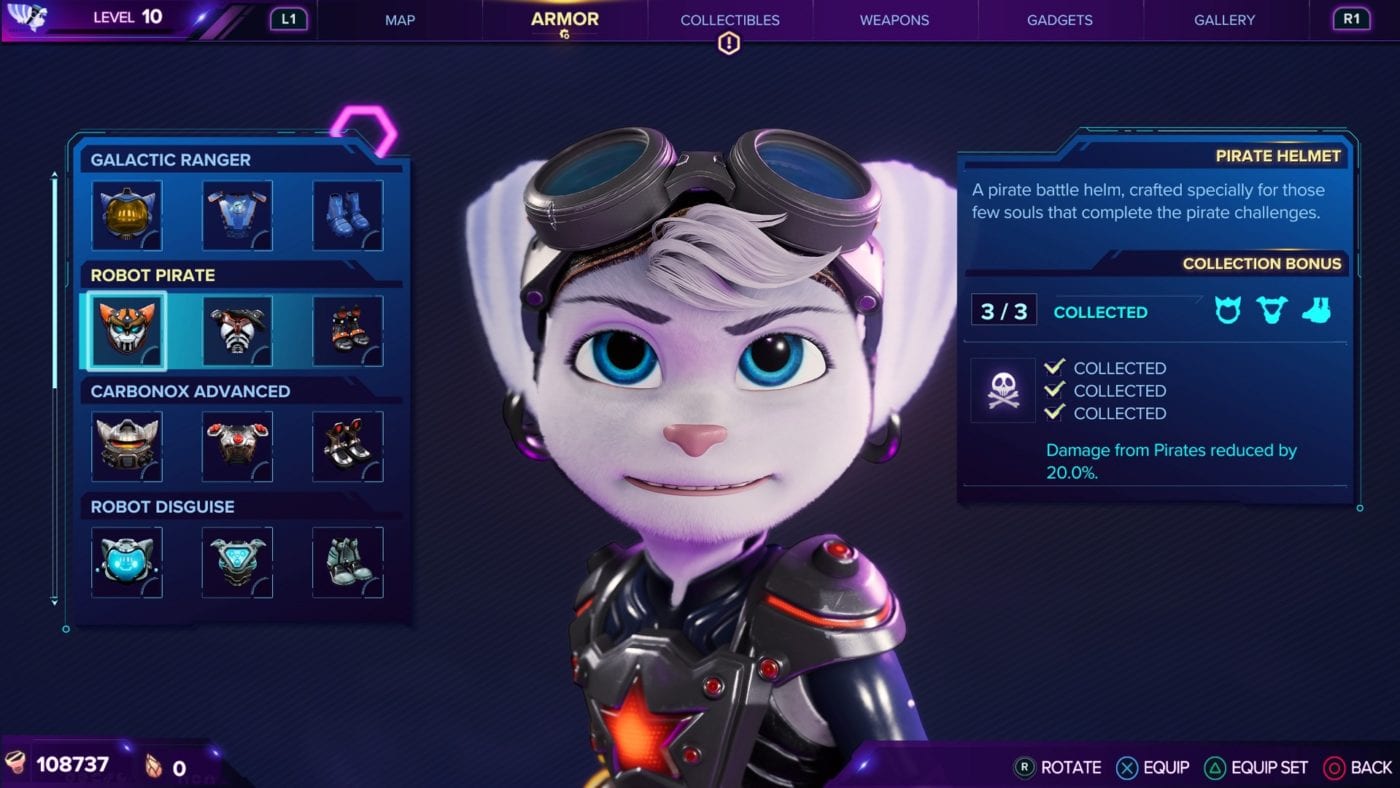Choose the Carbonox Advanced chest armor
The width and height of the screenshot is (1400, 788).
[237, 446]
